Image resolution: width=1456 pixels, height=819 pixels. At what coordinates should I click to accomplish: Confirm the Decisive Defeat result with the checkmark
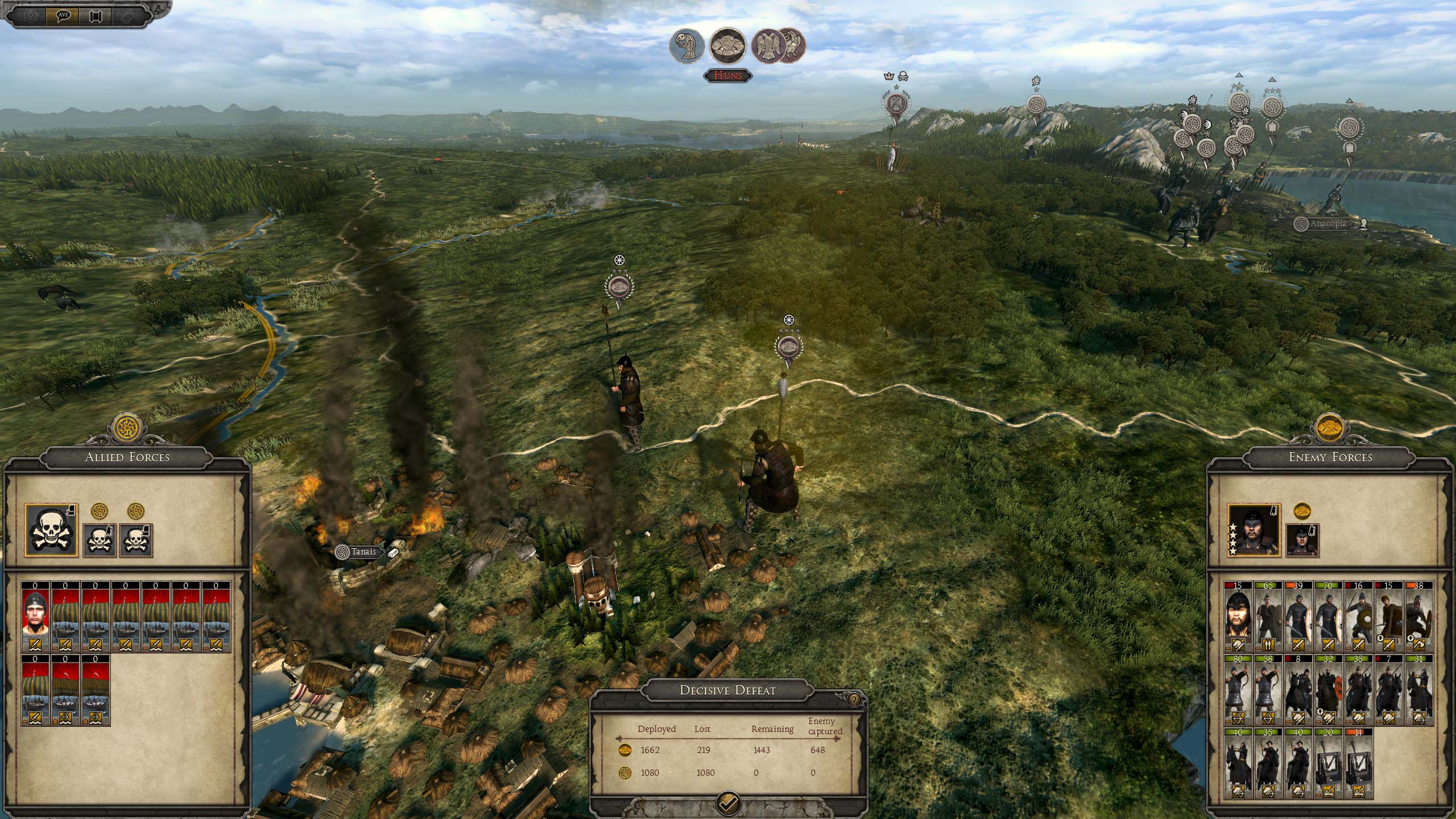tap(729, 803)
